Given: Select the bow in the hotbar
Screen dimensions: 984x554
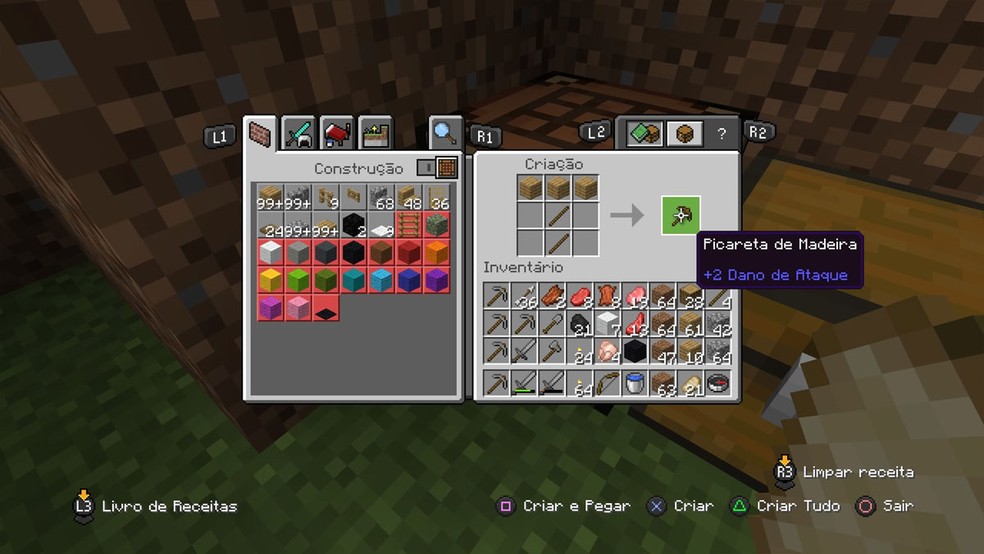Looking at the screenshot, I should (x=607, y=383).
